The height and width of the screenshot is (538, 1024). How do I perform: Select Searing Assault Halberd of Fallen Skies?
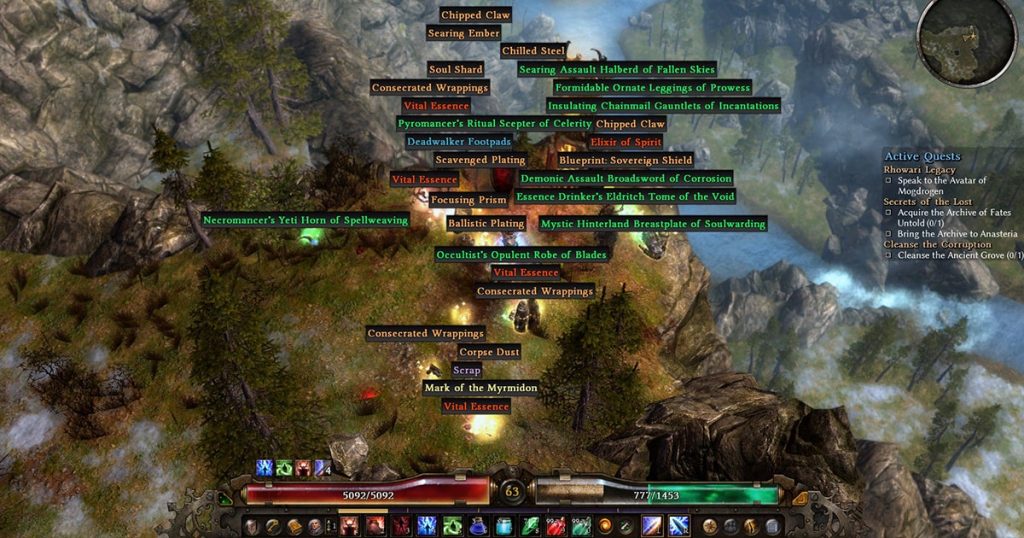point(617,70)
